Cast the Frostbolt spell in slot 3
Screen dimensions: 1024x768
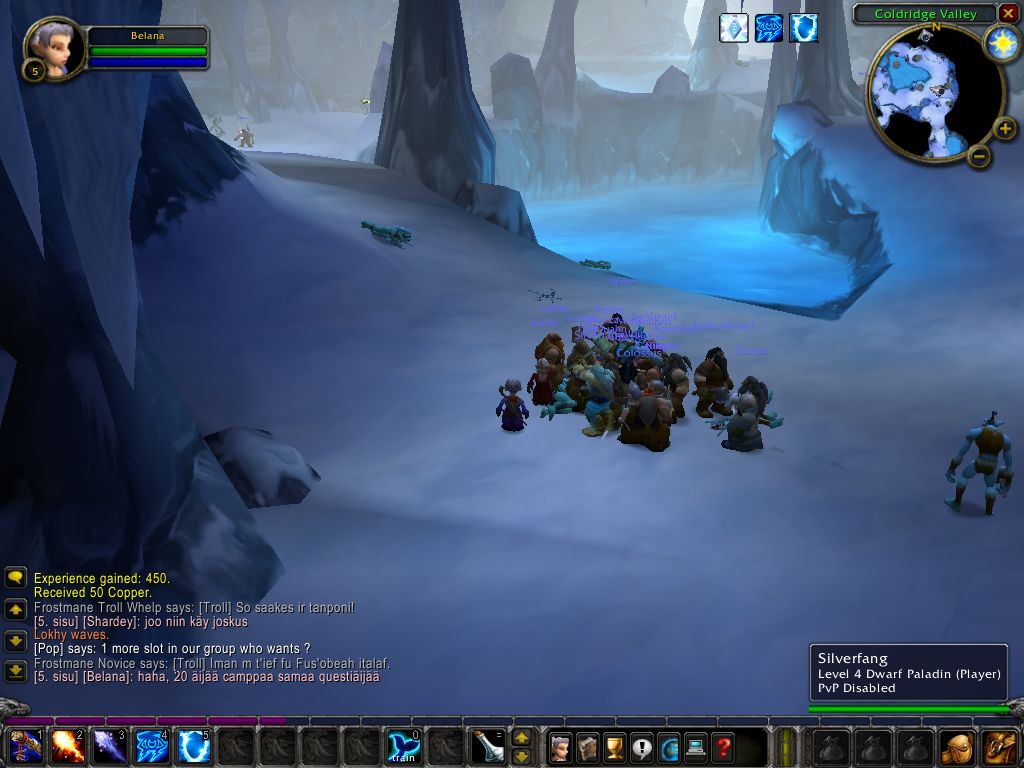tap(110, 746)
